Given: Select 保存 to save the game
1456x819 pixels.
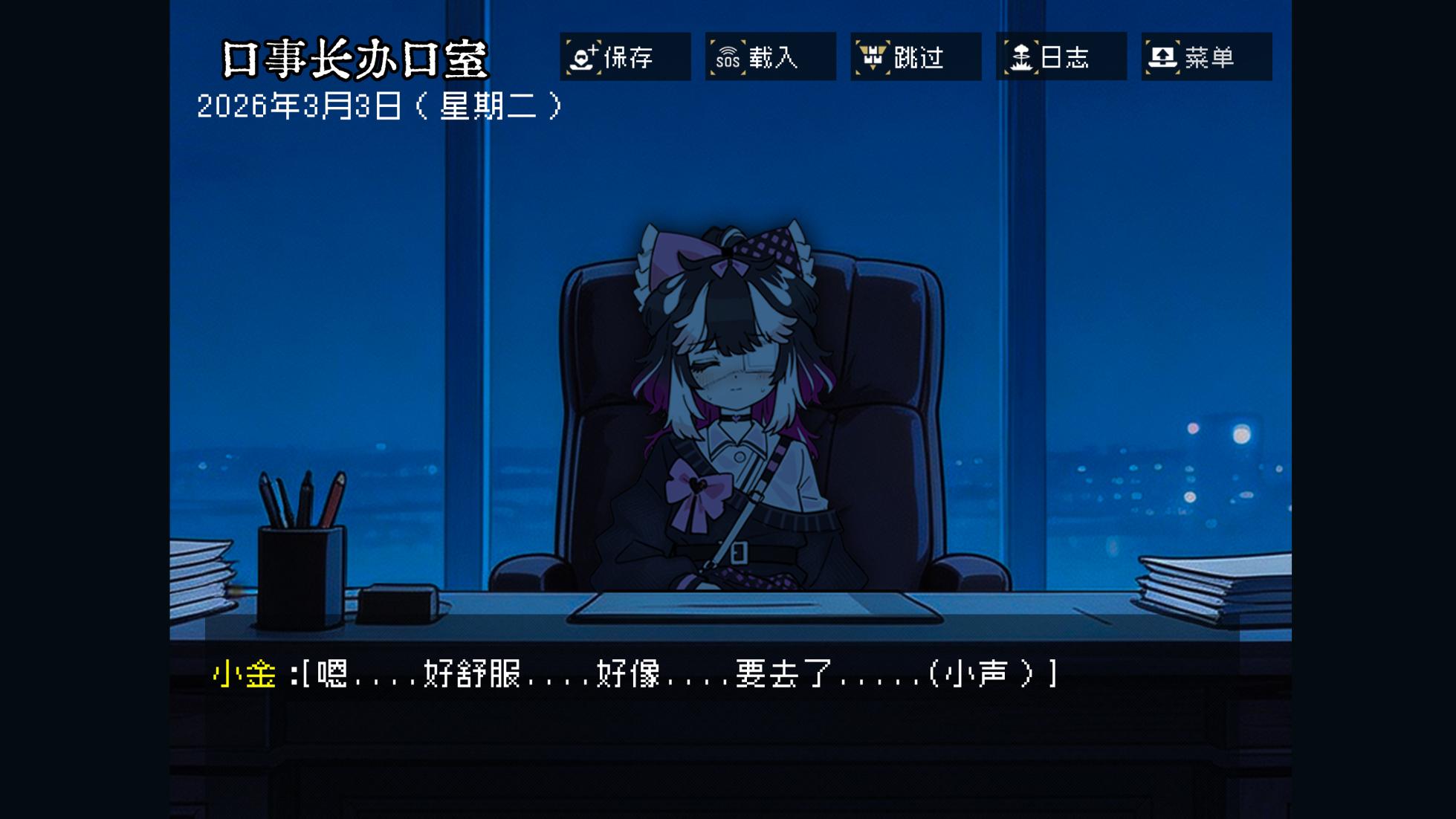Looking at the screenshot, I should tap(630, 59).
